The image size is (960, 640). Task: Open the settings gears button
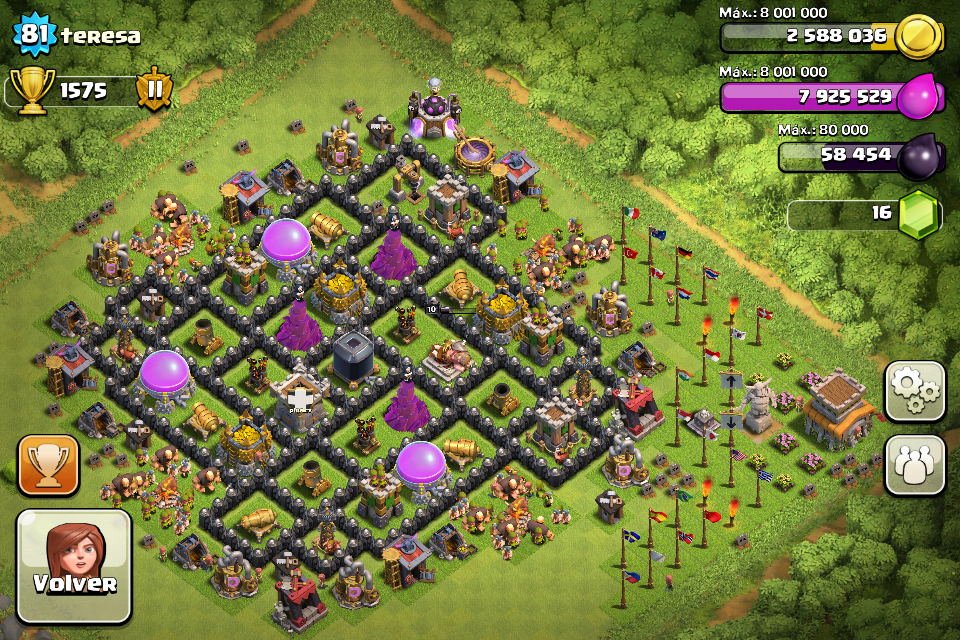click(x=915, y=391)
